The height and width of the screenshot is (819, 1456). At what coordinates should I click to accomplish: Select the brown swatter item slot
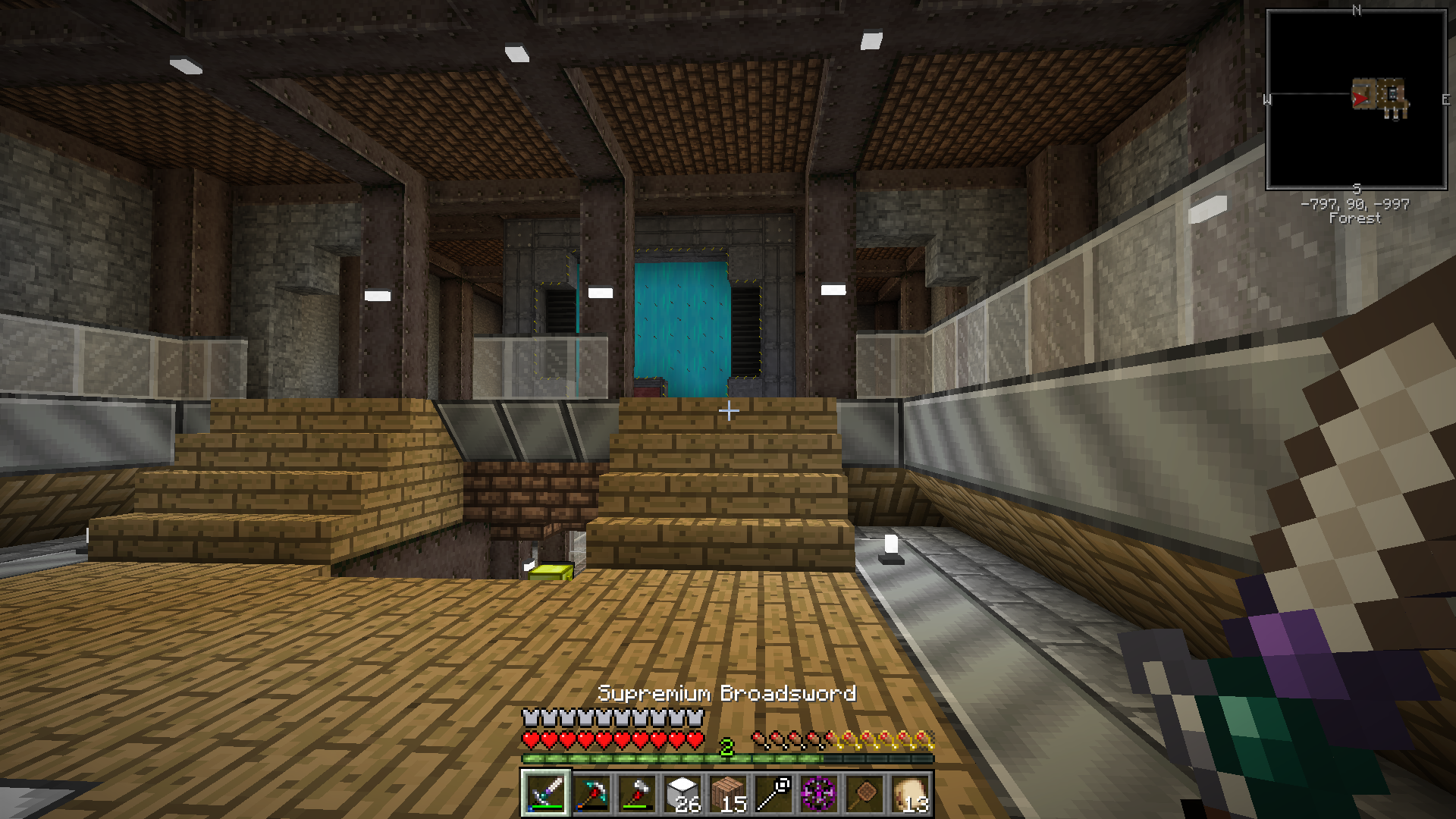click(864, 794)
